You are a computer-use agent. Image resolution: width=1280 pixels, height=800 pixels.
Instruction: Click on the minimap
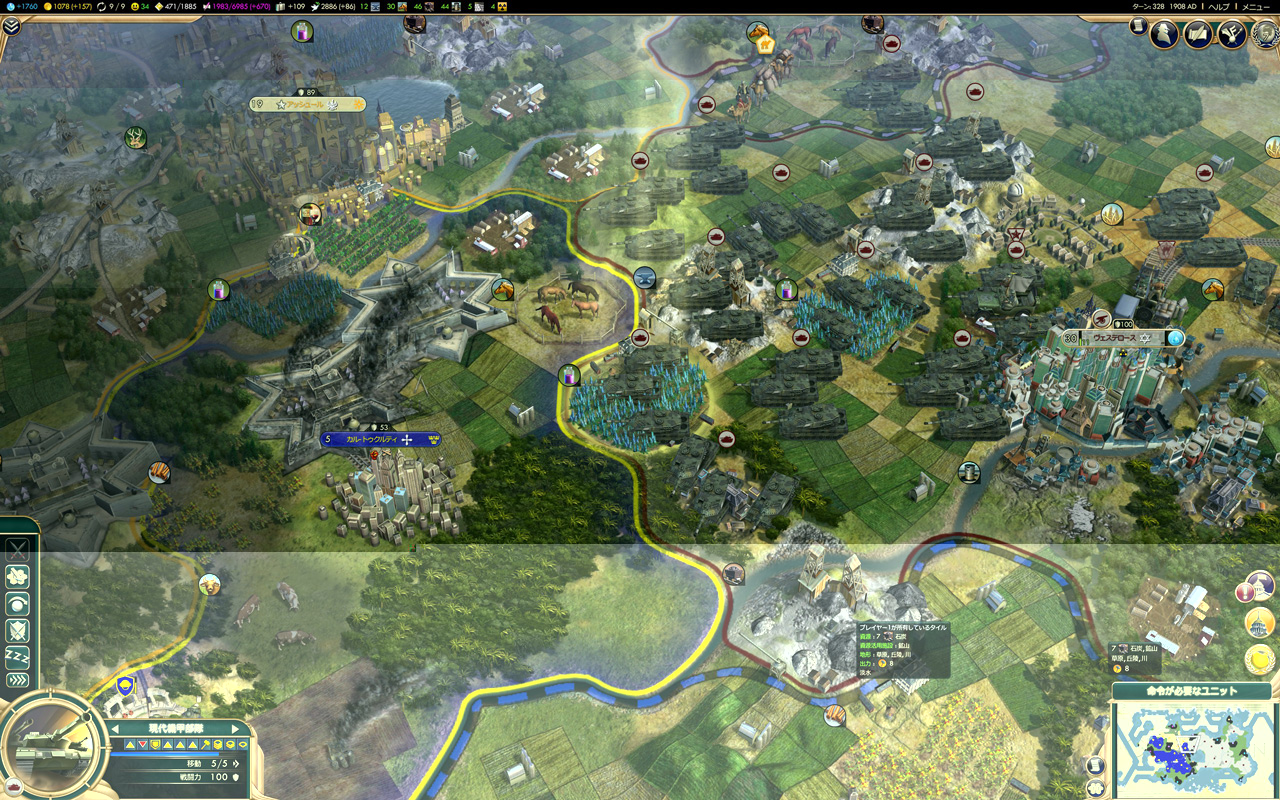[x=1190, y=748]
